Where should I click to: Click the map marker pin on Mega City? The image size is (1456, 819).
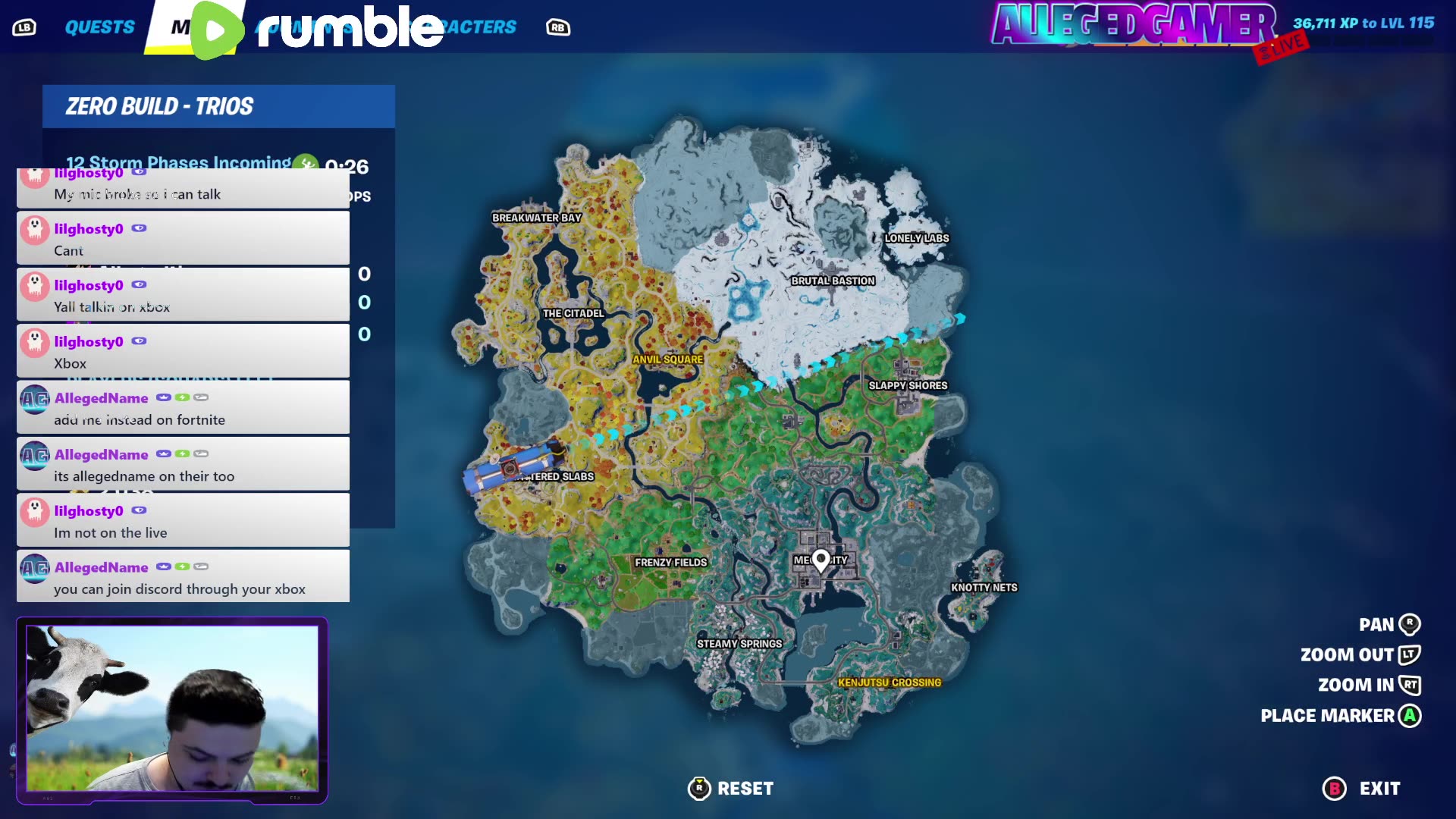pos(821,560)
